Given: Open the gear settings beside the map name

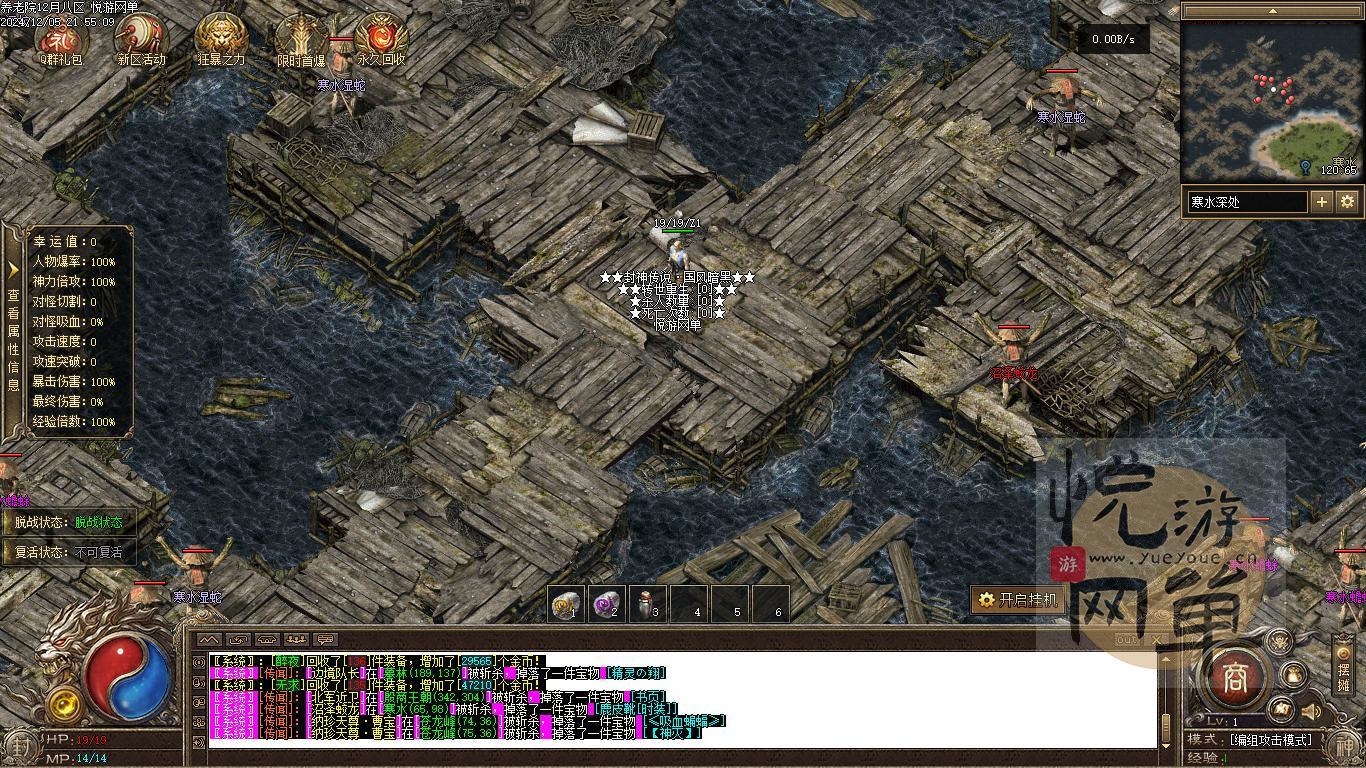Looking at the screenshot, I should click(x=1347, y=202).
